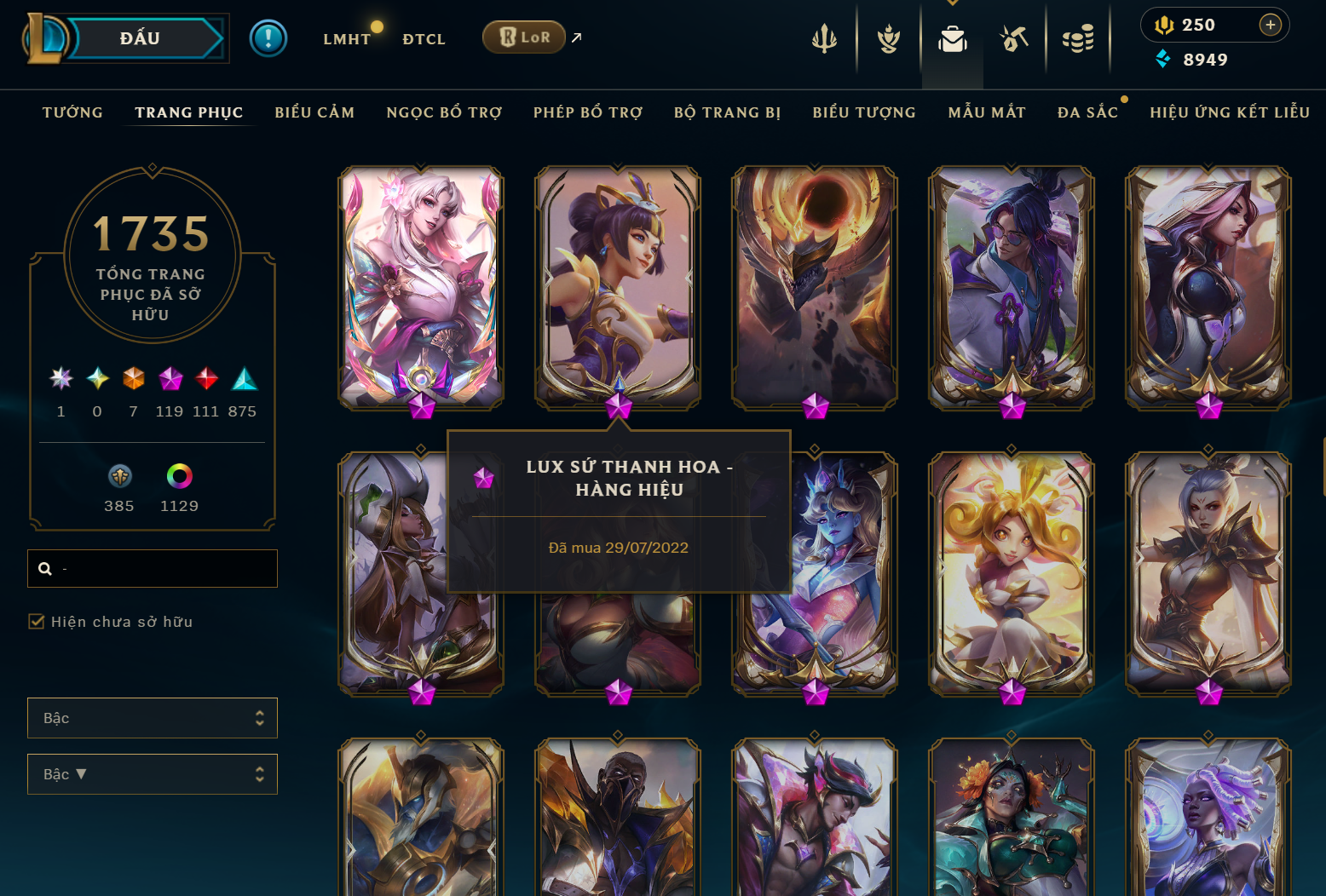Open the LoR shortcut button
The height and width of the screenshot is (896, 1326).
point(523,37)
